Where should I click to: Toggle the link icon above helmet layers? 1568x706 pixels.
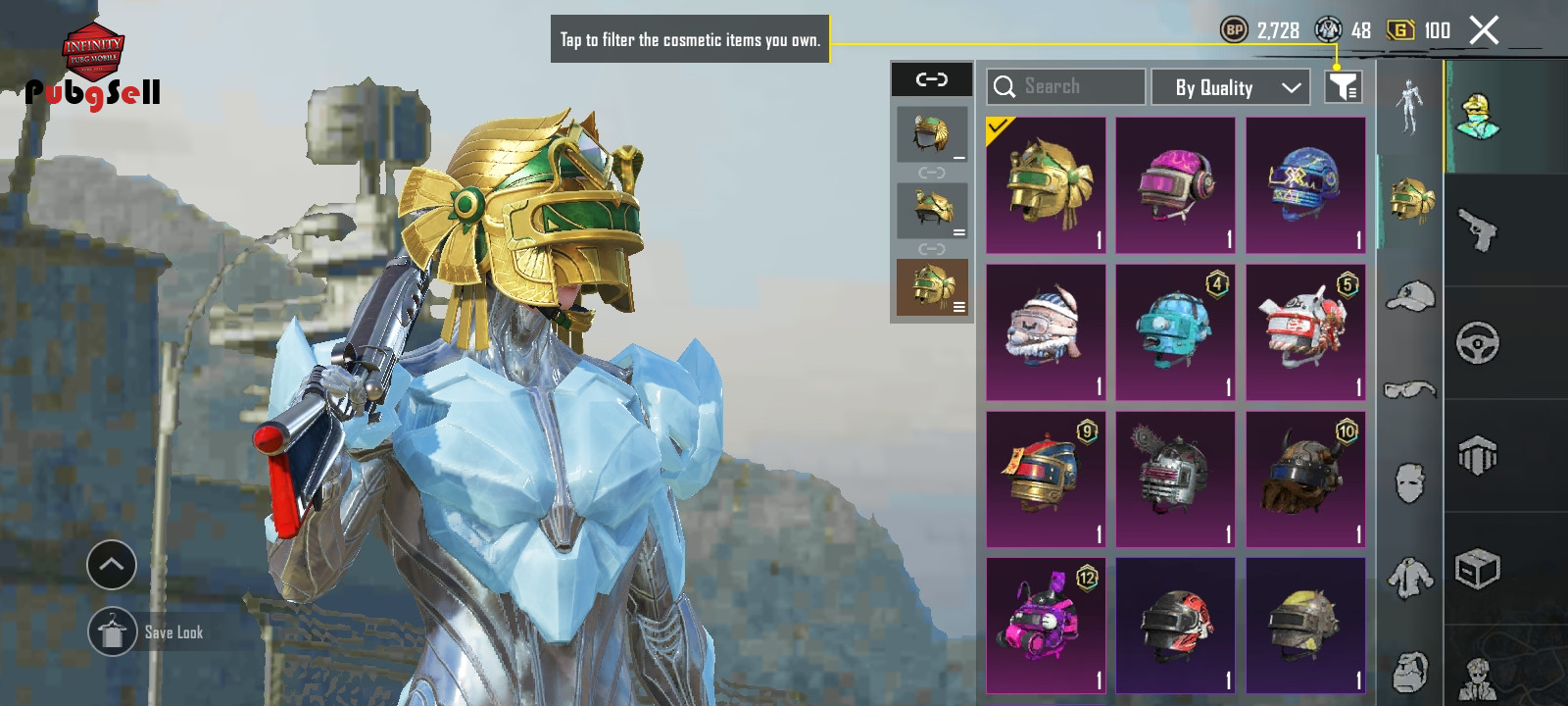coord(931,79)
